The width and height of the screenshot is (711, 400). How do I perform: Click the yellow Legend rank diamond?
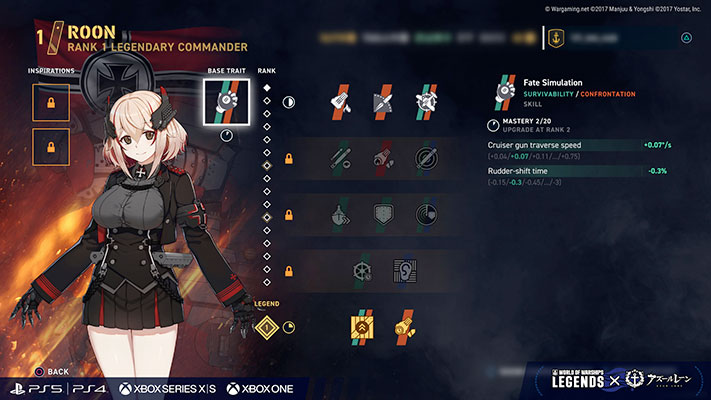click(267, 326)
